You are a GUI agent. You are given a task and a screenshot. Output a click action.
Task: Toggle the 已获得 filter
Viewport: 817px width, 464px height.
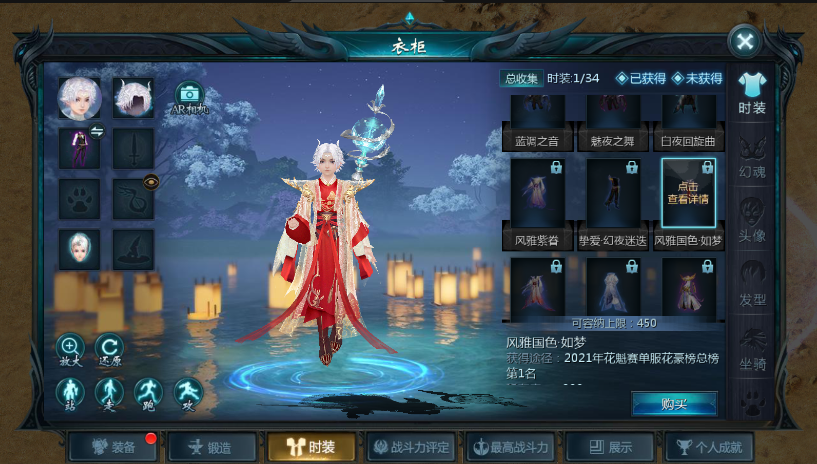pyautogui.click(x=641, y=78)
